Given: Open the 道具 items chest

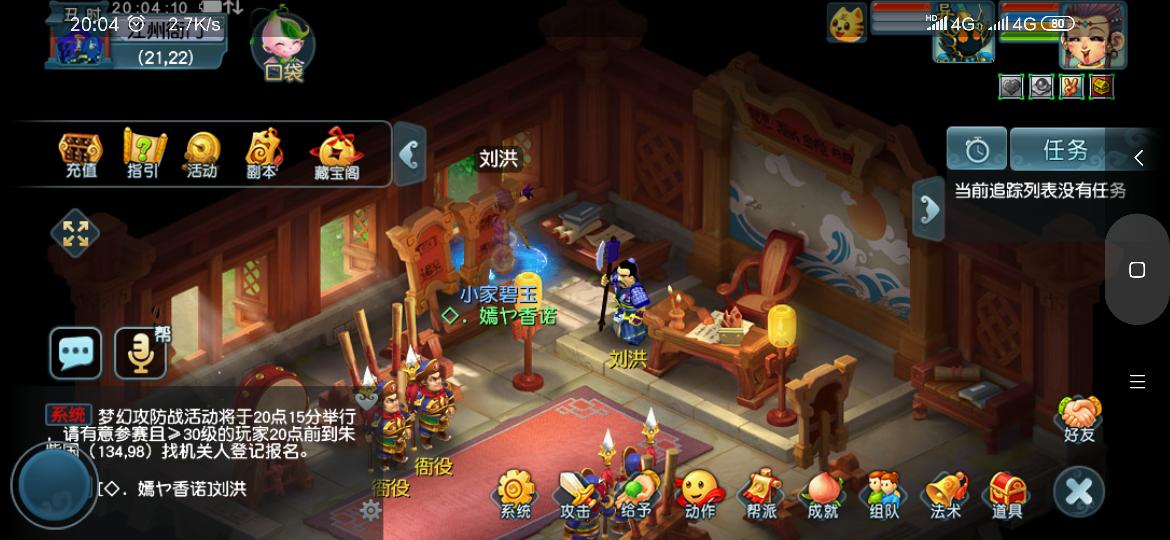Looking at the screenshot, I should 1007,494.
